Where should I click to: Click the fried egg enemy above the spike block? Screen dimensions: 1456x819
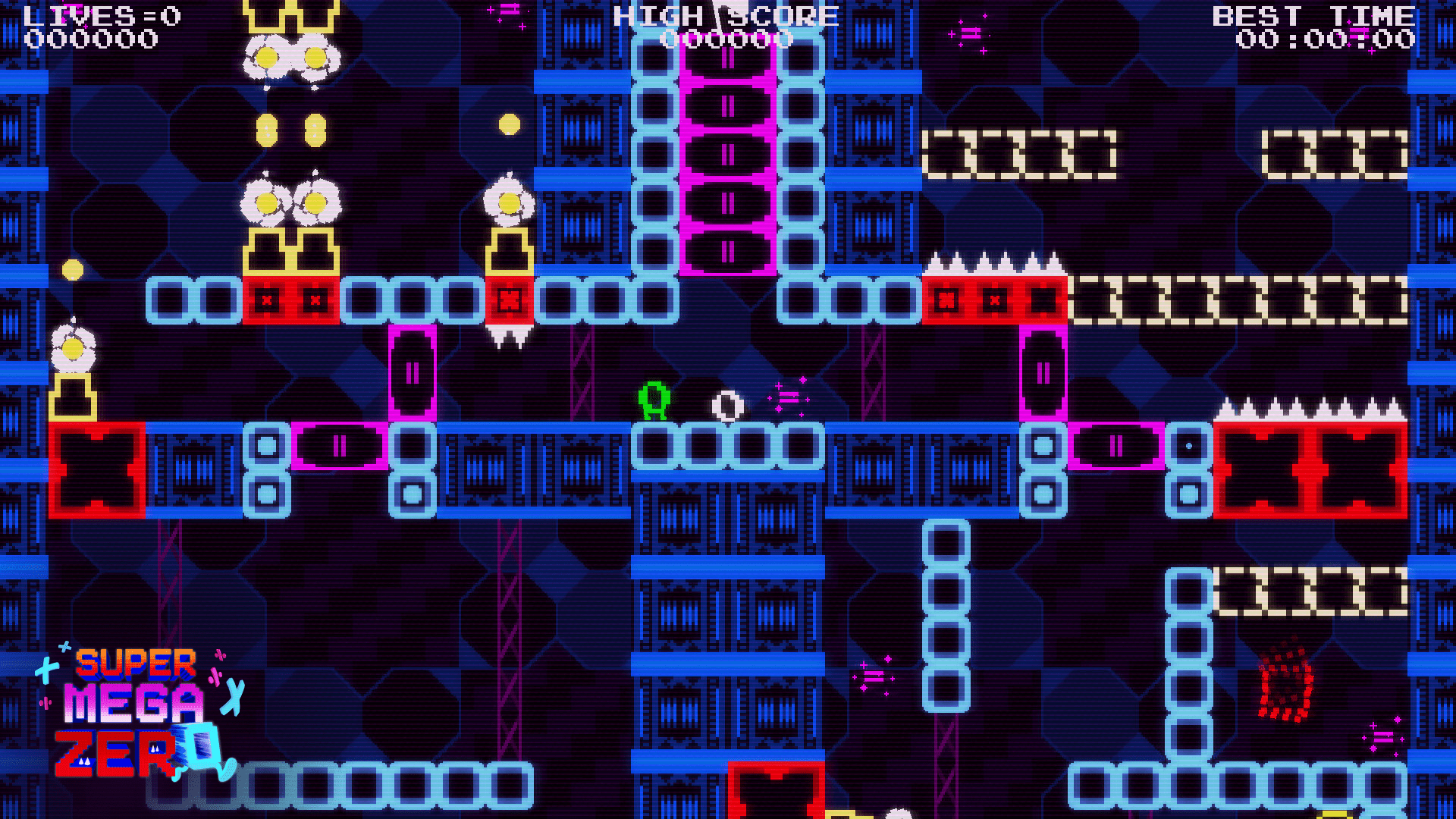click(510, 205)
